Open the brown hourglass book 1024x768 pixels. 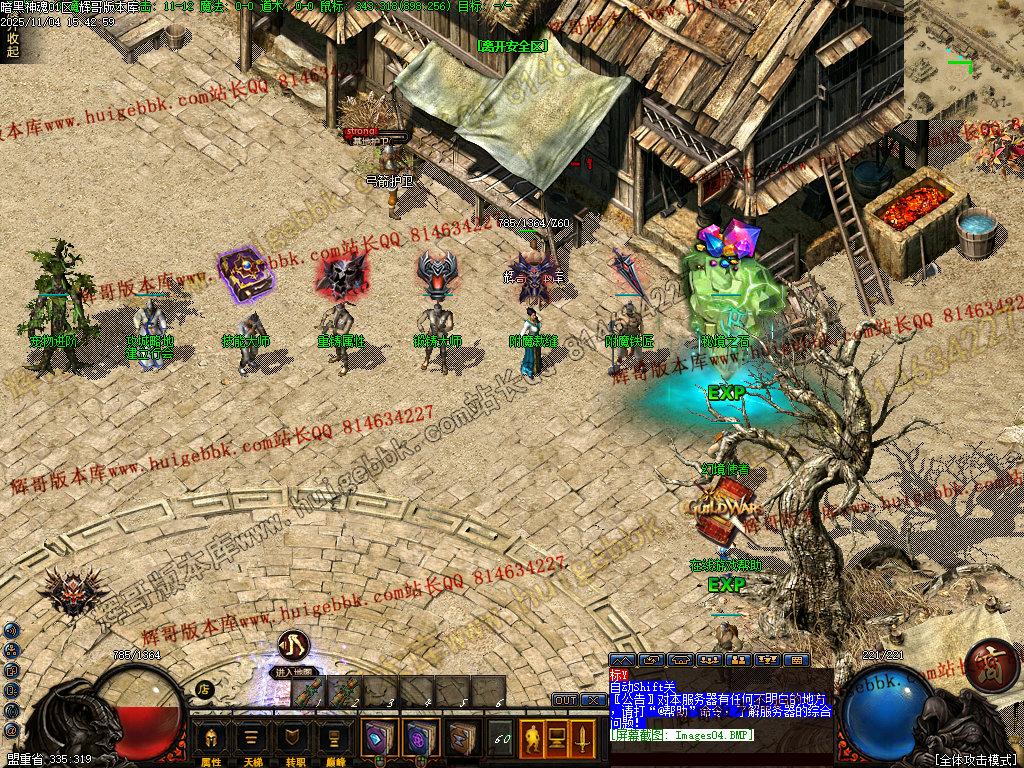pyautogui.click(x=461, y=739)
